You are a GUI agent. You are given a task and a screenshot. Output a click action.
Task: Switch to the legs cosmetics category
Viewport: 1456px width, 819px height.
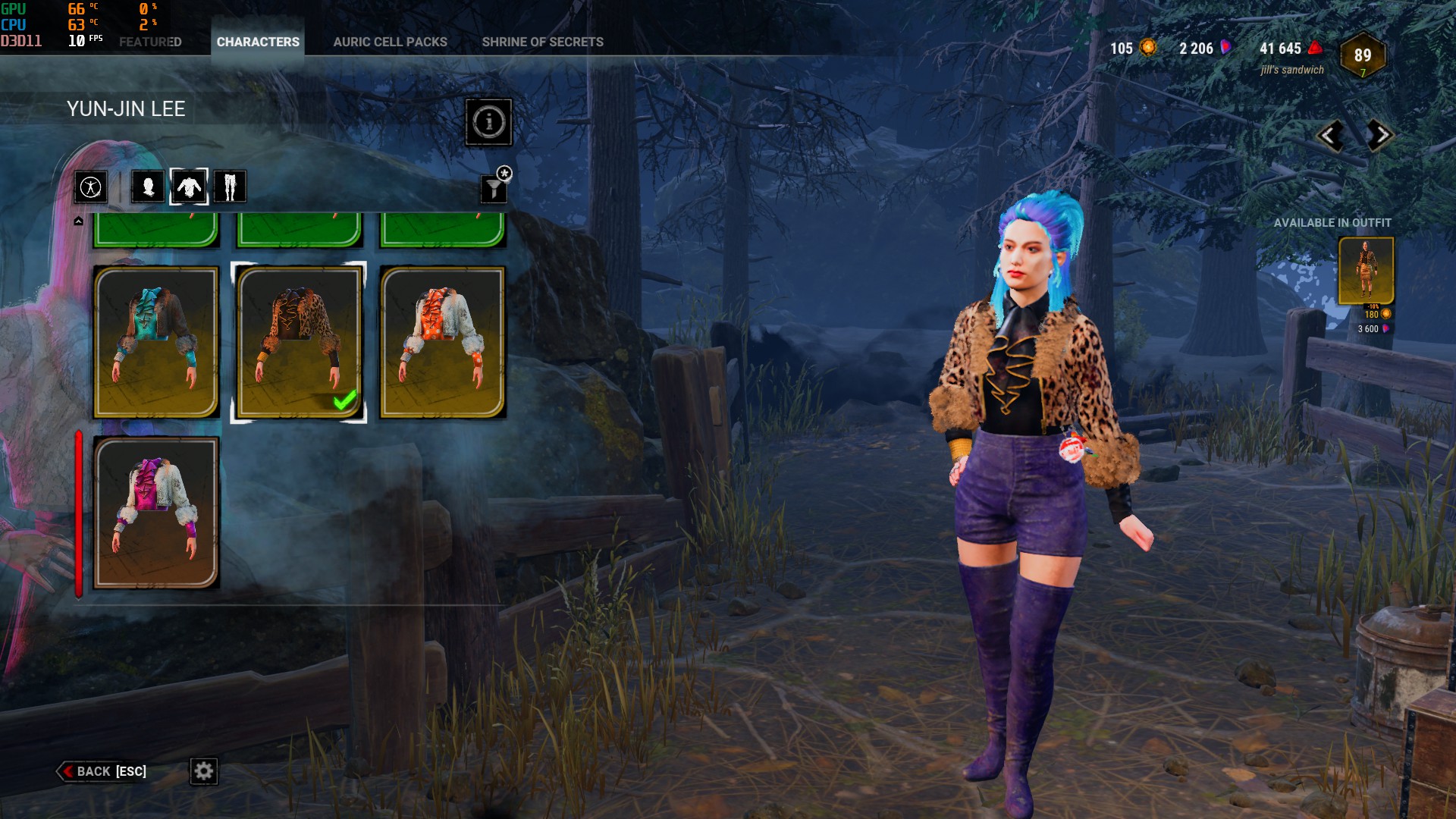[x=230, y=187]
